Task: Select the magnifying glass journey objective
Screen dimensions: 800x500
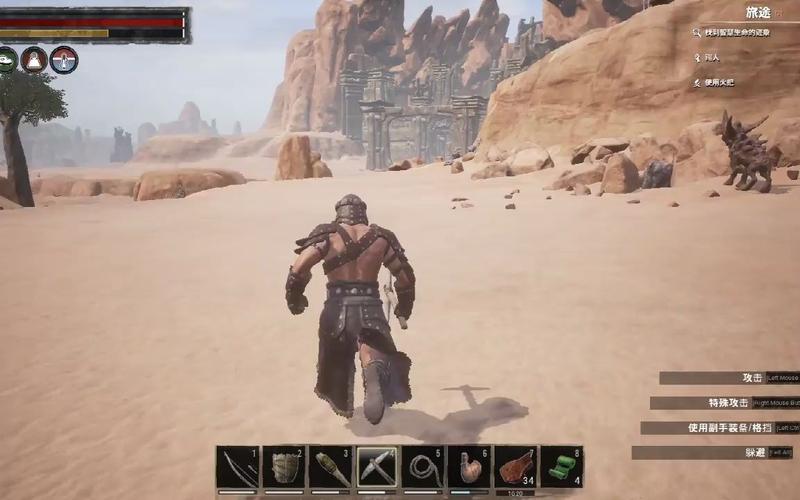Action: point(697,33)
